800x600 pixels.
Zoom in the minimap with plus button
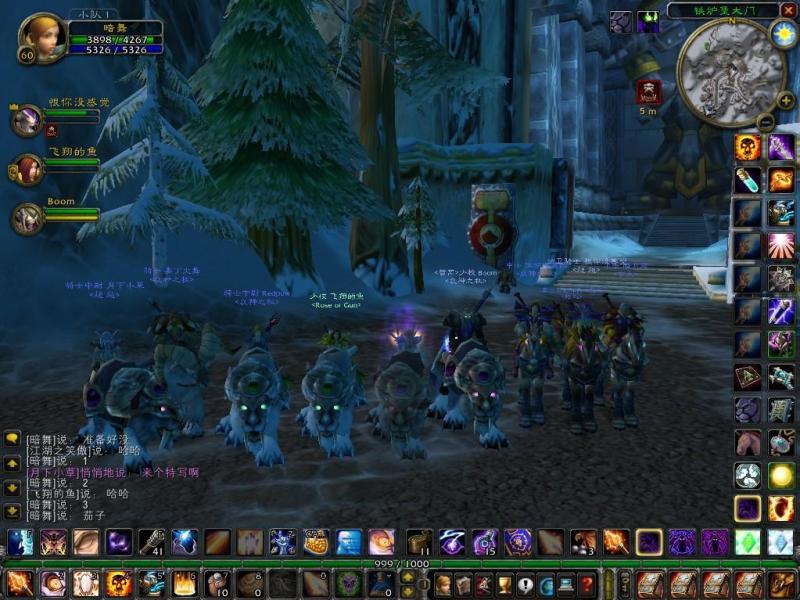(786, 100)
